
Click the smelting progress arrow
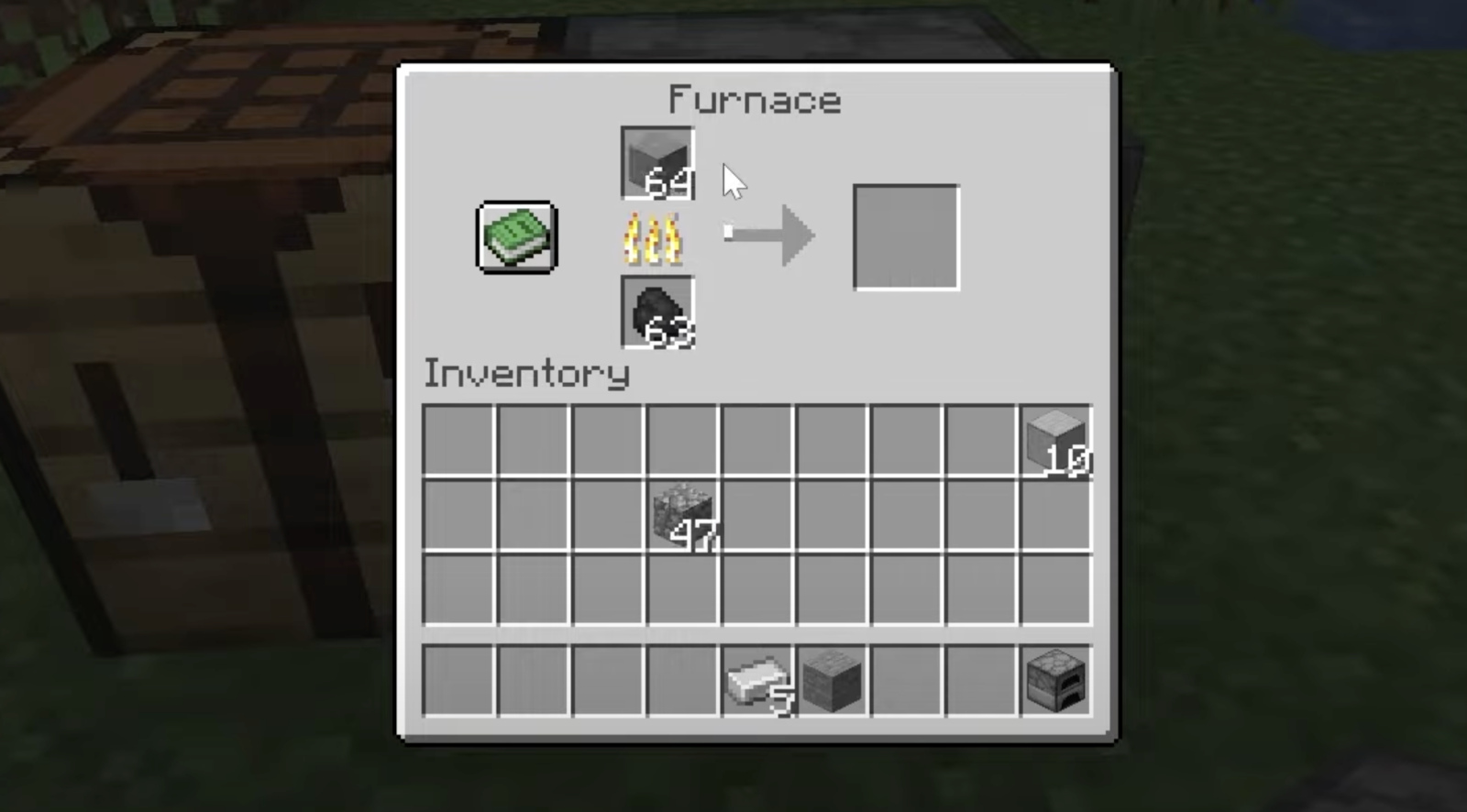point(768,235)
